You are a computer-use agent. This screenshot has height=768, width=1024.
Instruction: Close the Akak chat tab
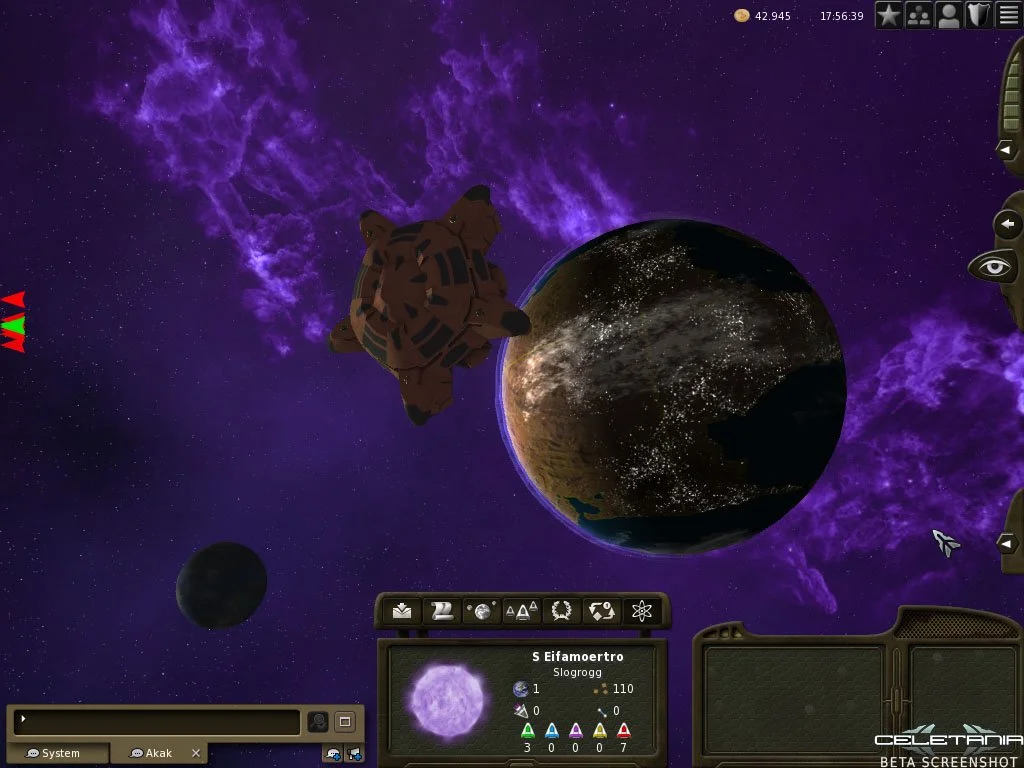pyautogui.click(x=196, y=753)
